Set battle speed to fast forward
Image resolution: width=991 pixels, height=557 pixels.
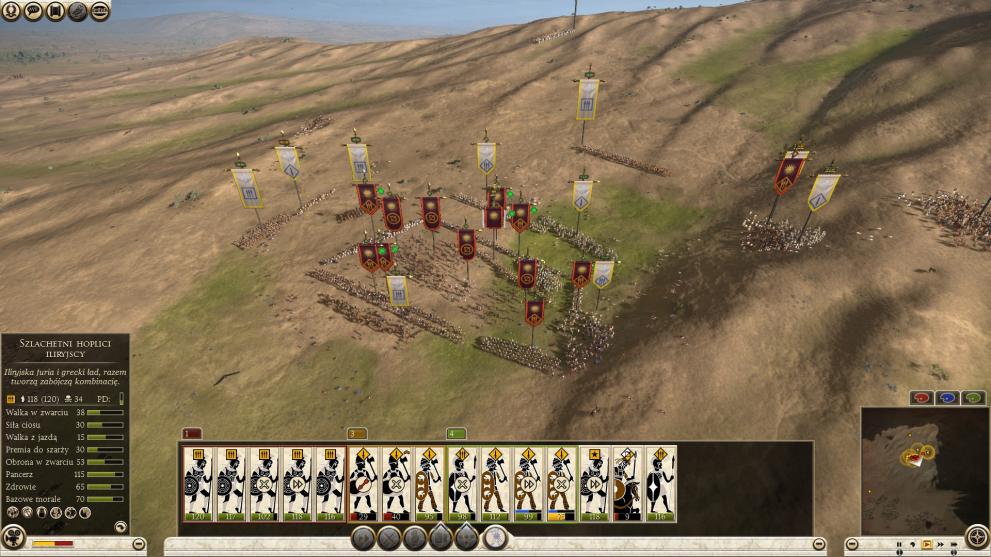tap(938, 545)
